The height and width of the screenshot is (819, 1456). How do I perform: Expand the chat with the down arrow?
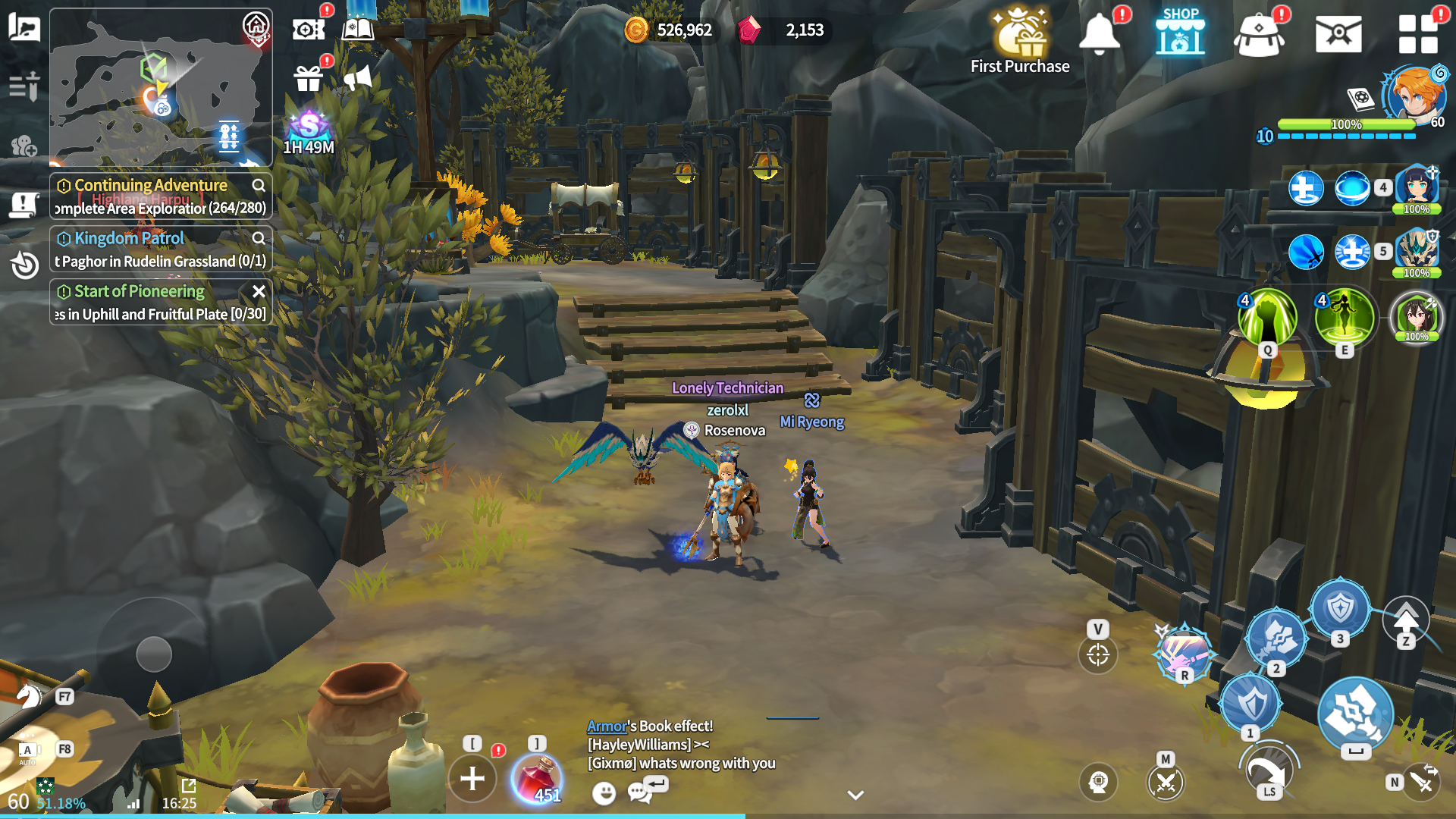855,795
